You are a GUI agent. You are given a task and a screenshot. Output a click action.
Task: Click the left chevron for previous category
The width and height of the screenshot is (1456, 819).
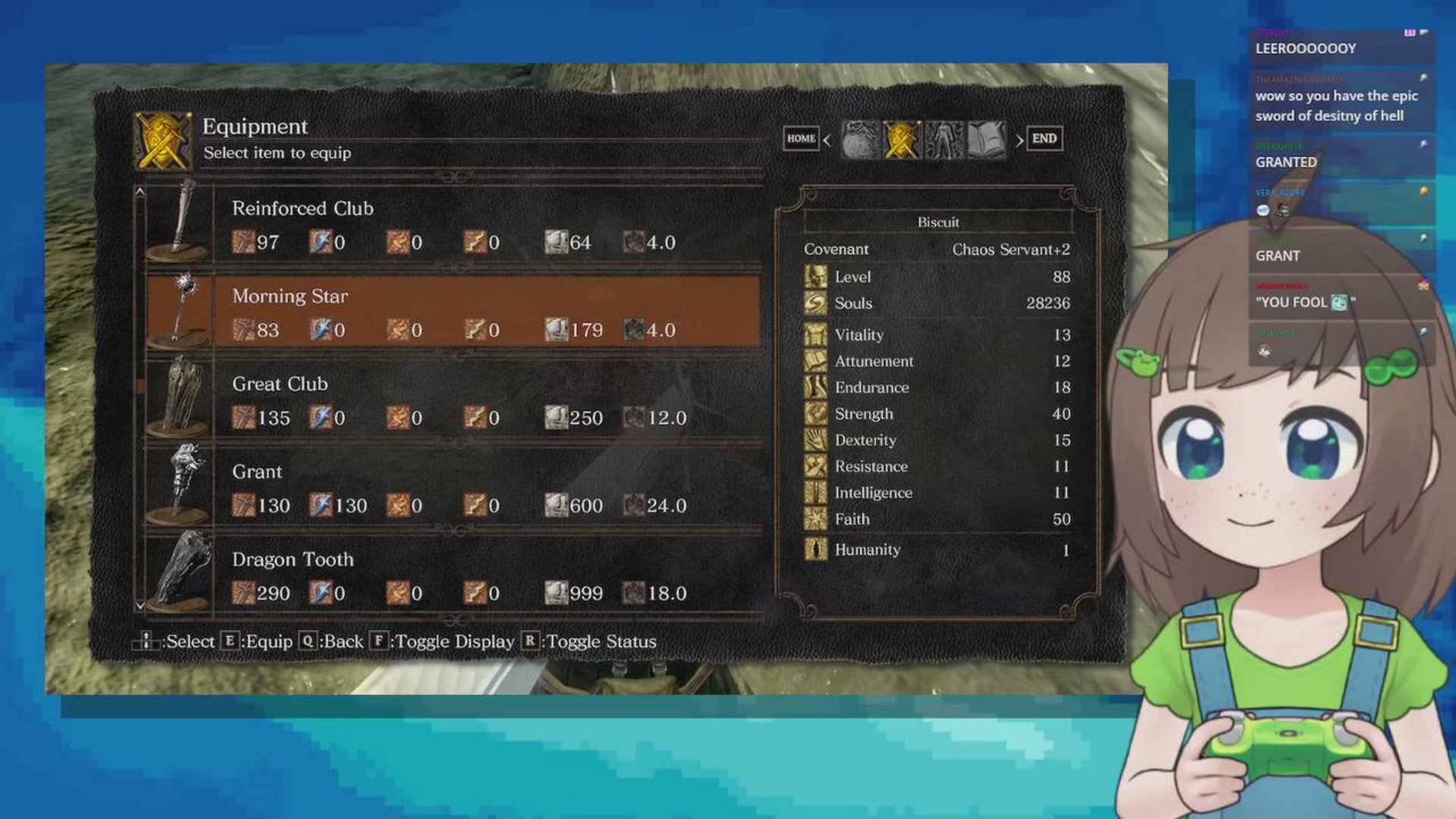(x=827, y=140)
